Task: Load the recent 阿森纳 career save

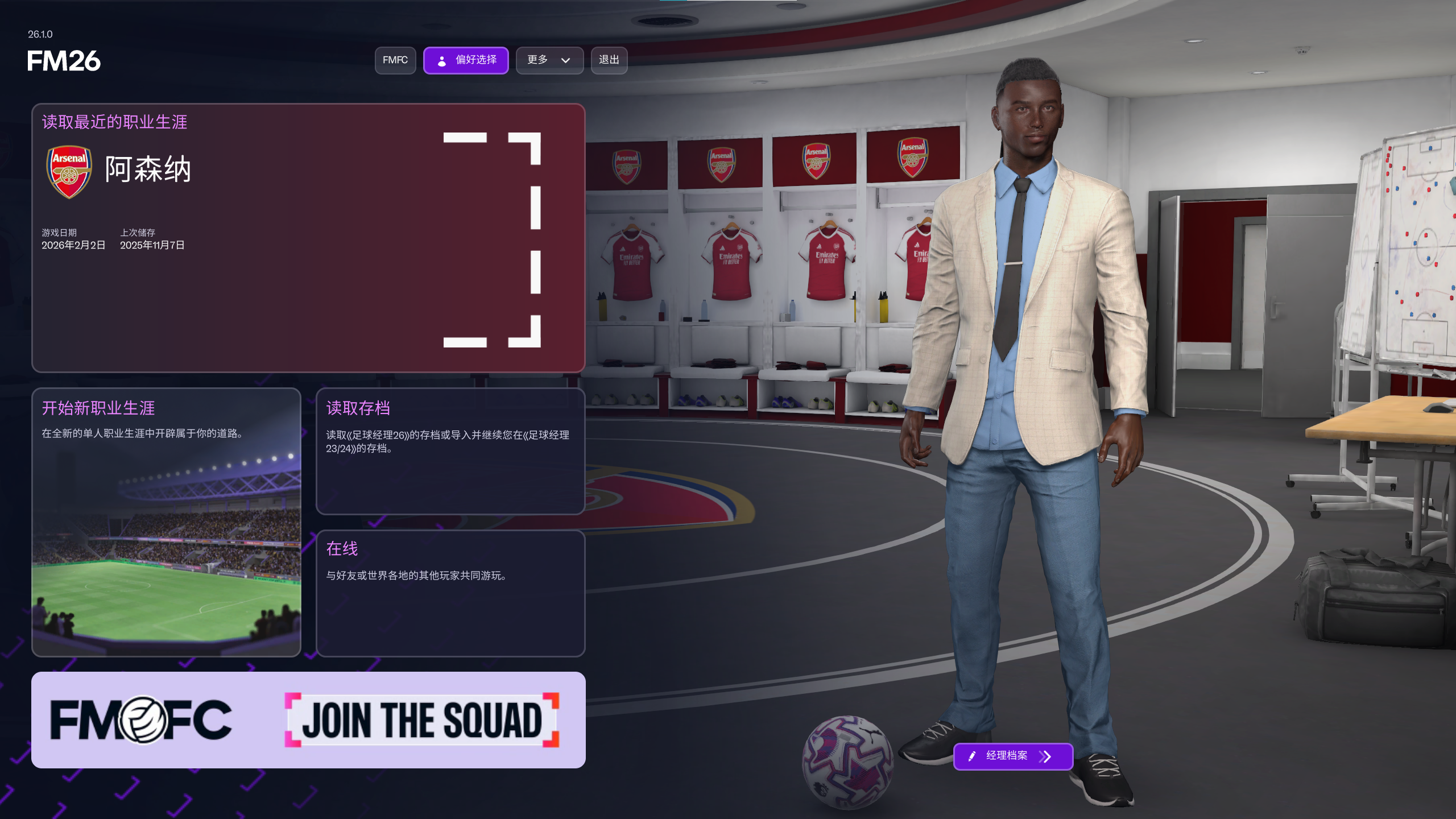Action: (308, 238)
